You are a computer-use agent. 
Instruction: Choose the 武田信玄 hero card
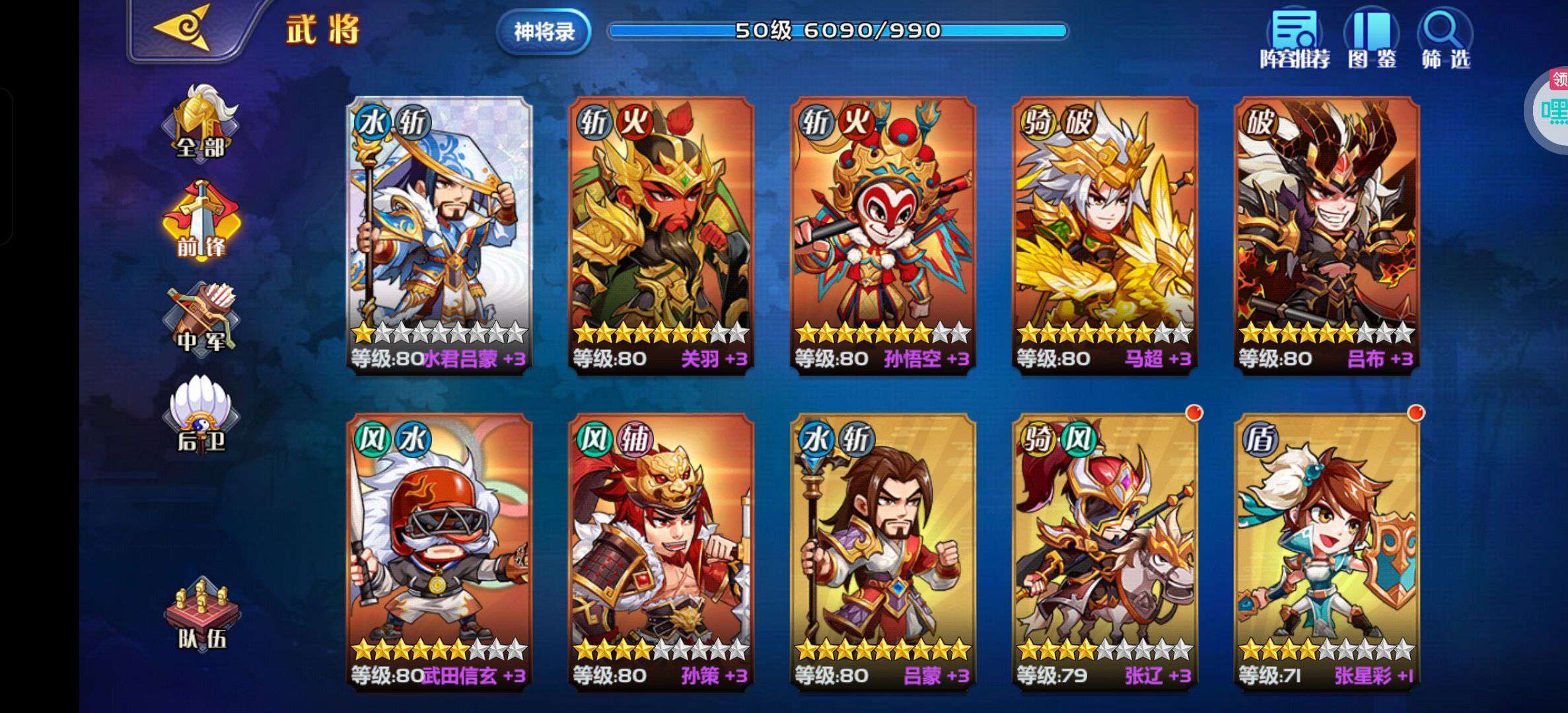(439, 551)
